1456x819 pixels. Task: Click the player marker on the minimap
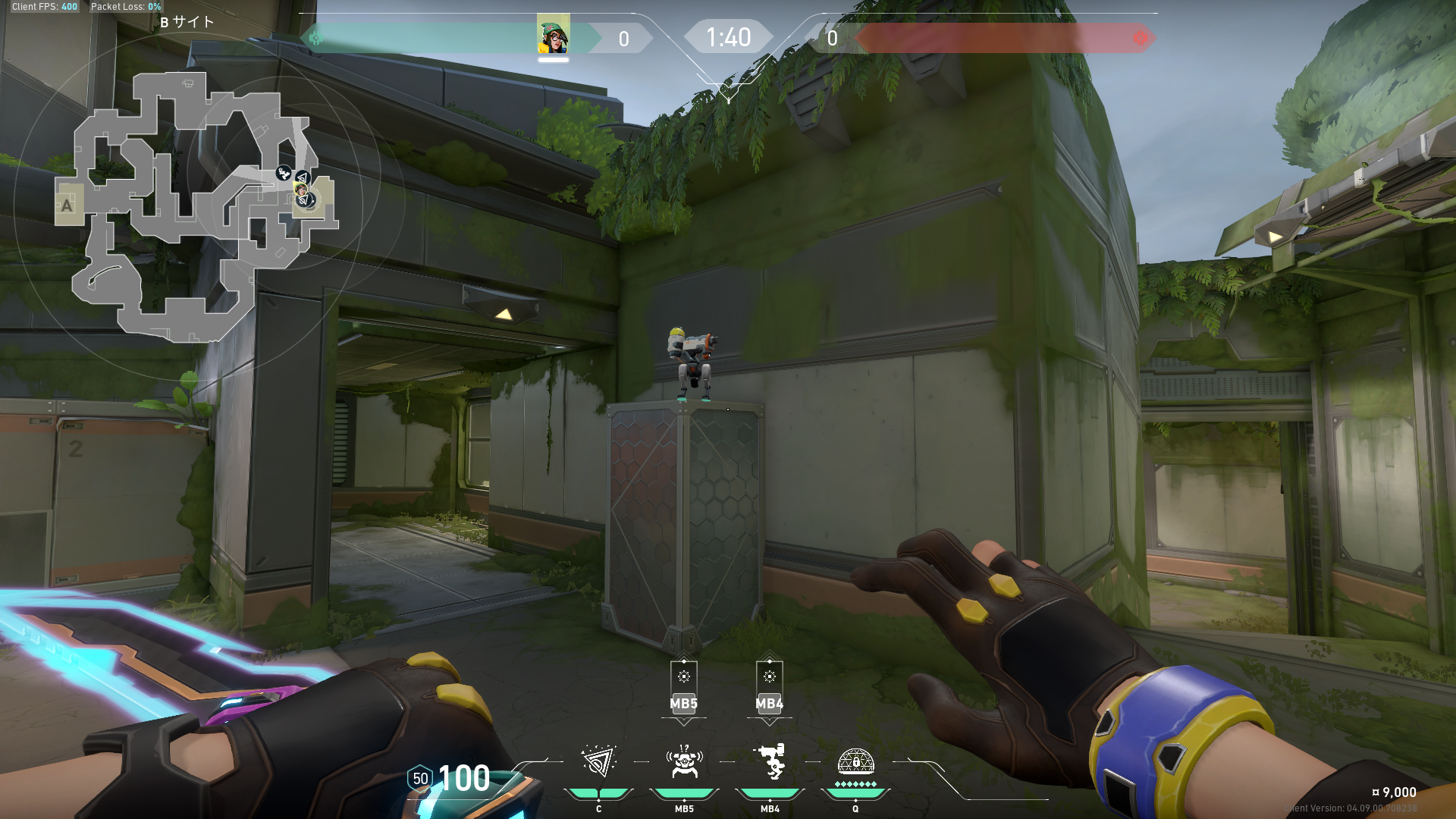pyautogui.click(x=301, y=190)
